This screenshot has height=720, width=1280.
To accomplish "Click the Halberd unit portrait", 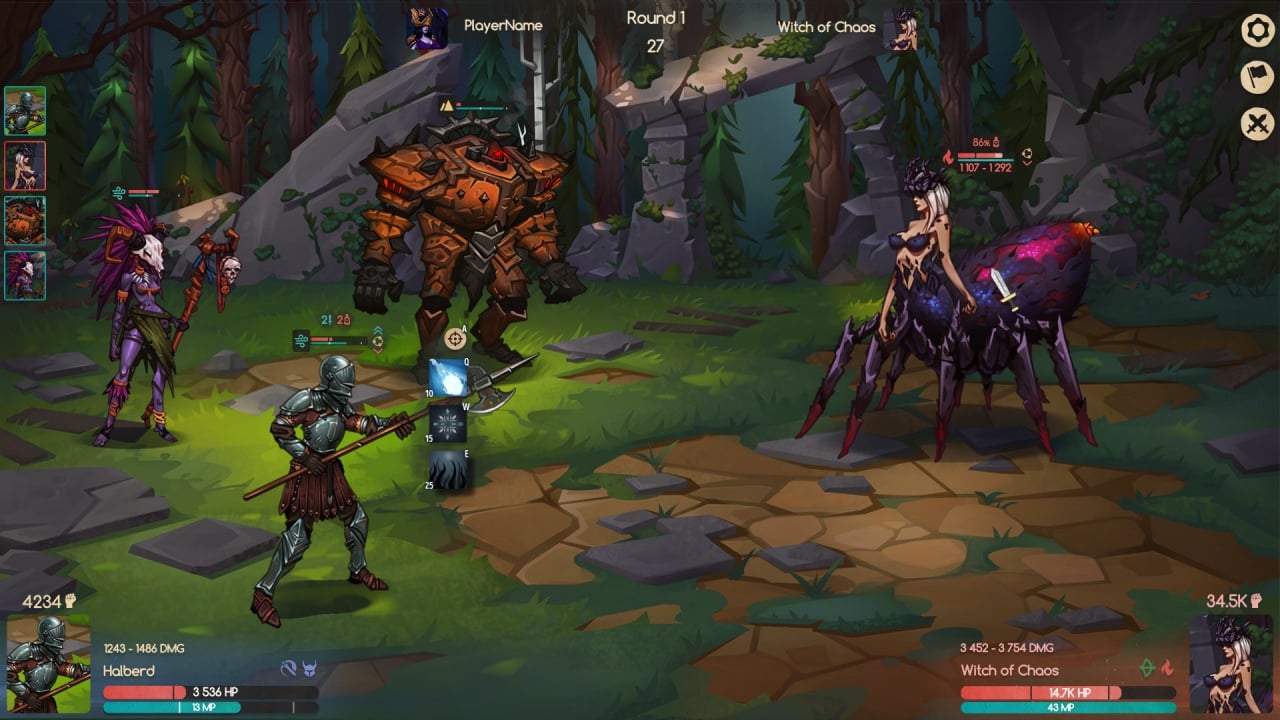I will point(48,664).
